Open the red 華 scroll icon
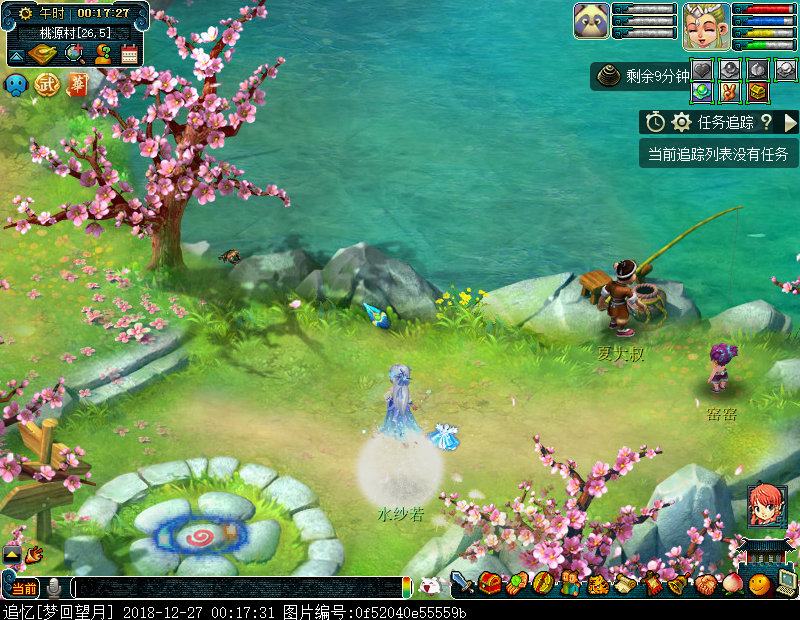The width and height of the screenshot is (800, 620). coord(77,85)
